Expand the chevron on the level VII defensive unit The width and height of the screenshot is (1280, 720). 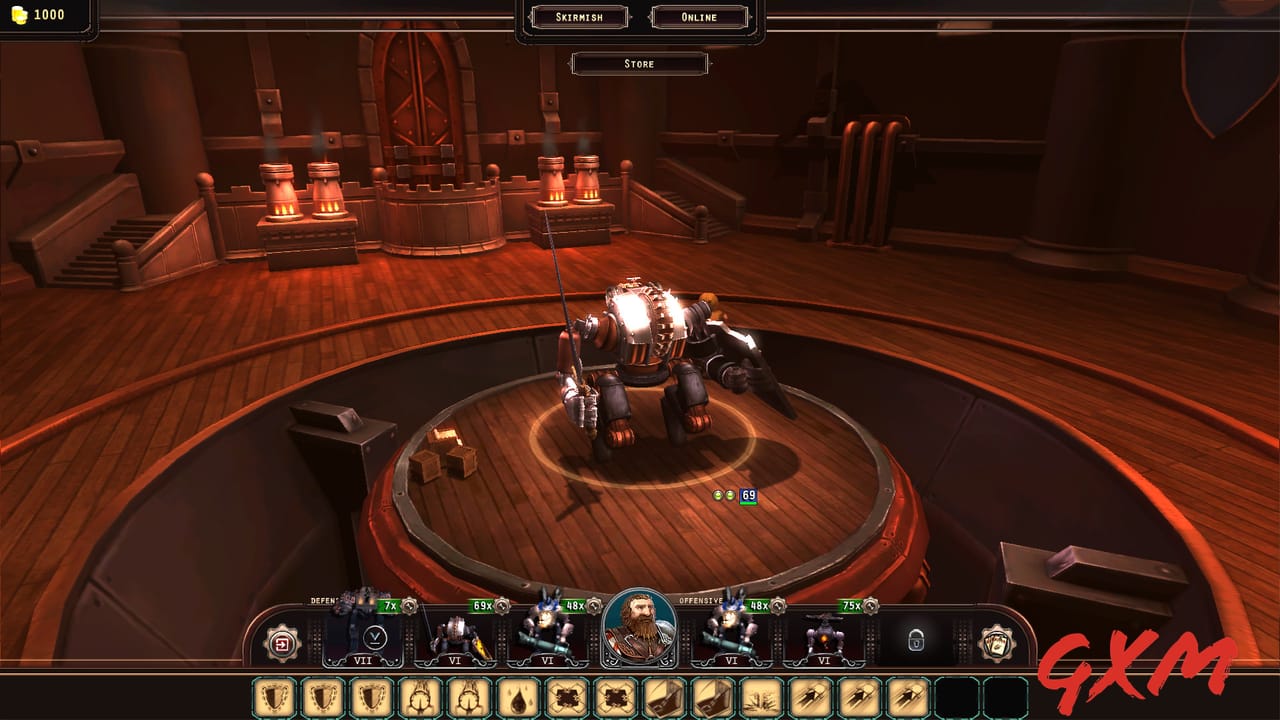pos(373,636)
